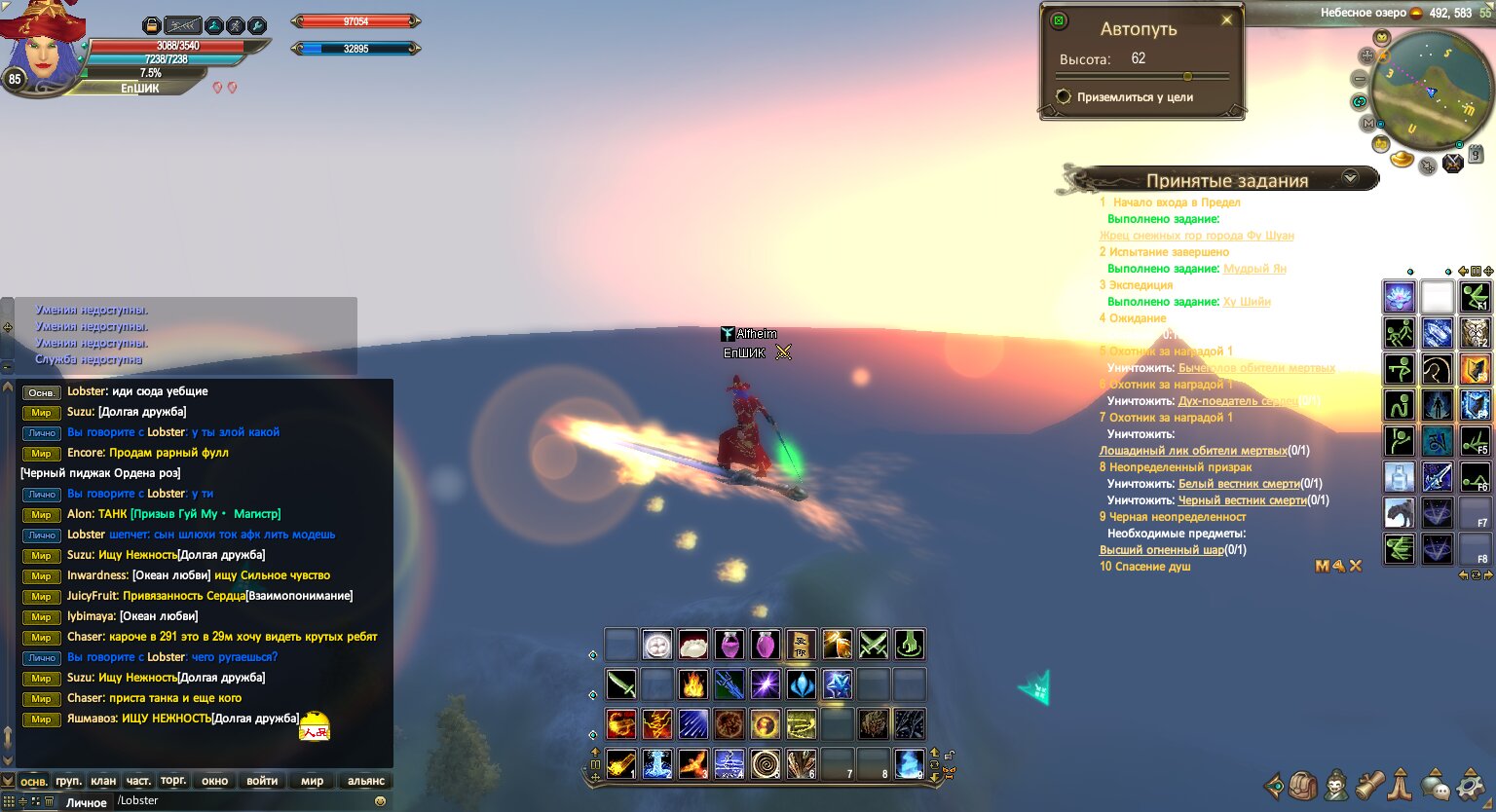Select the альянс chat tab
1496x812 pixels.
[366, 781]
